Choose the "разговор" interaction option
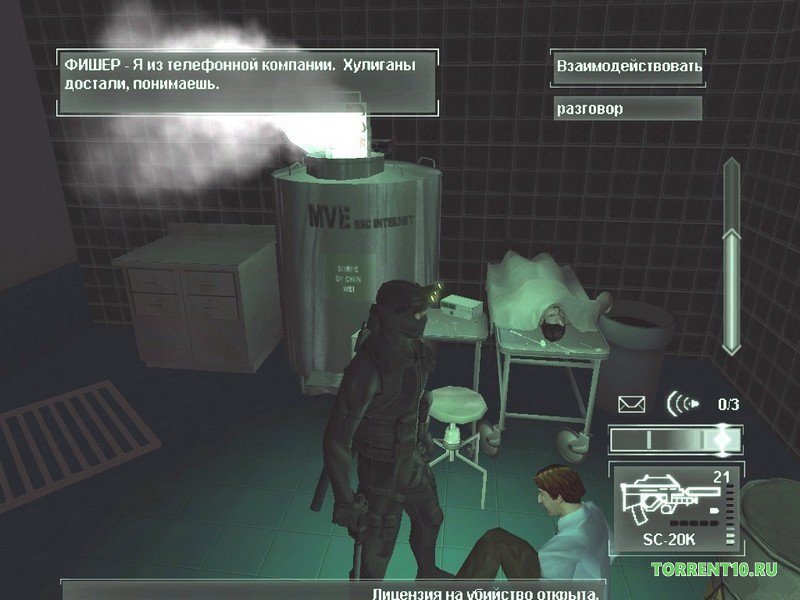 (628, 108)
